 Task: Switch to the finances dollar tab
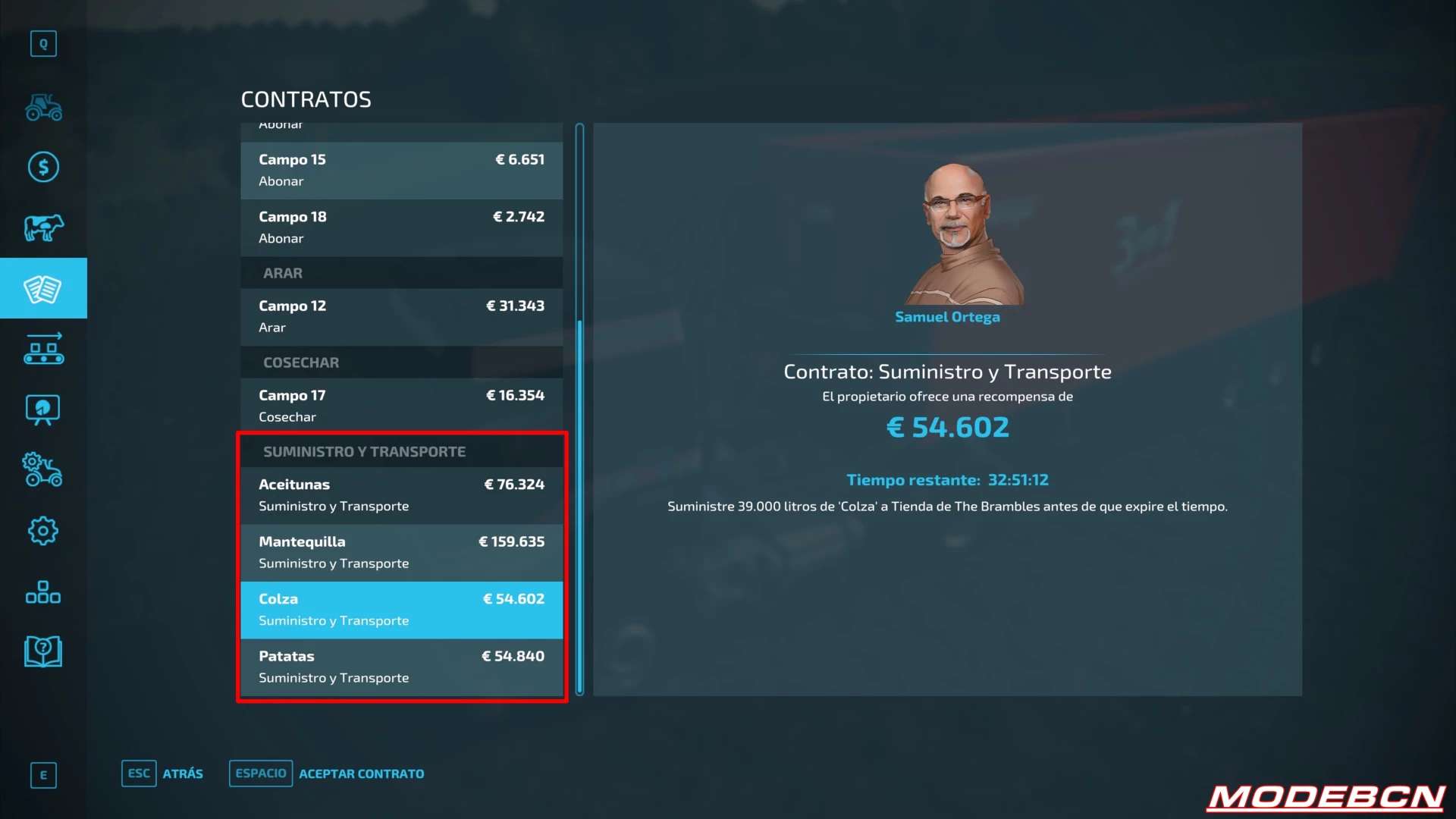43,167
